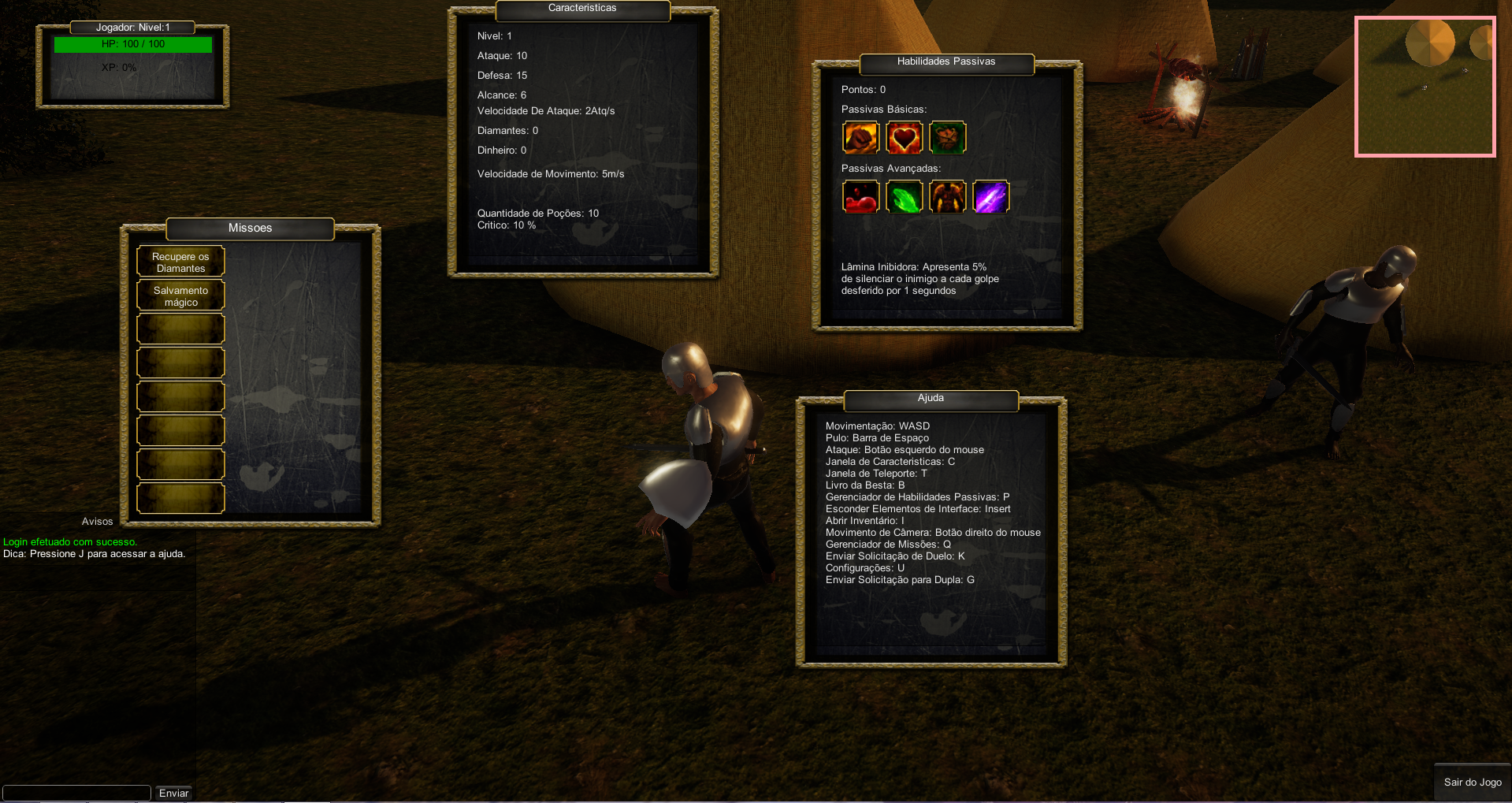Click the green HP bar
The height and width of the screenshot is (803, 1512).
coord(132,44)
